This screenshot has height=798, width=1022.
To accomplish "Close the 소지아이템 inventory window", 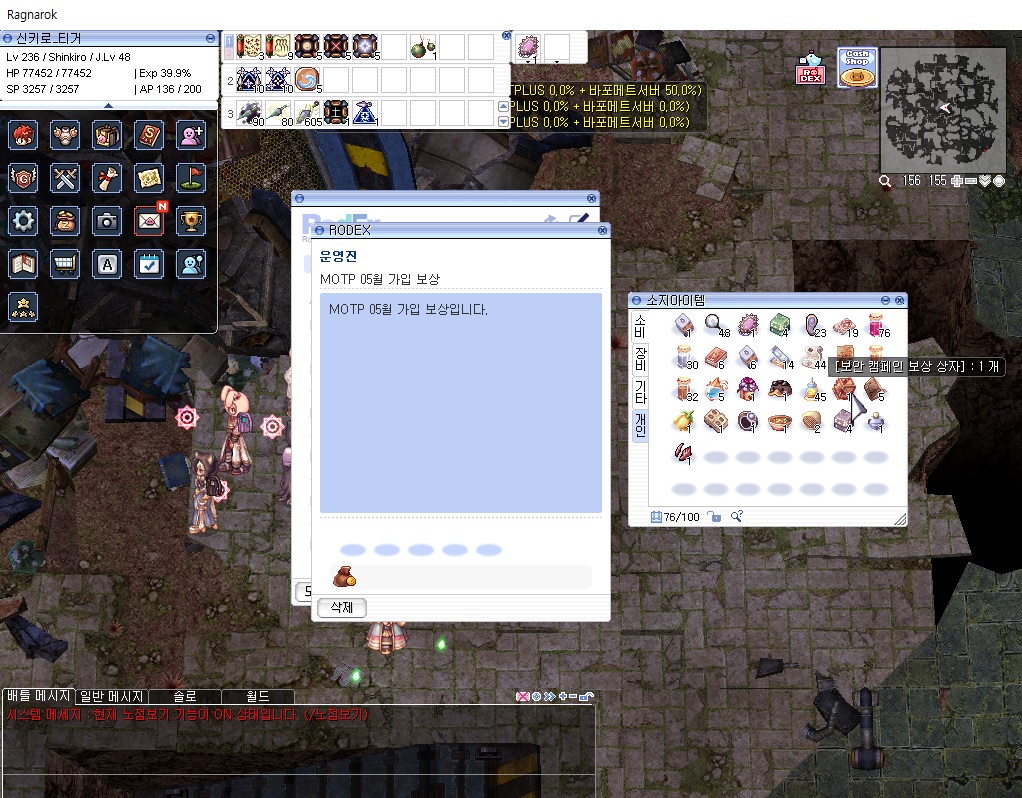I will [900, 300].
